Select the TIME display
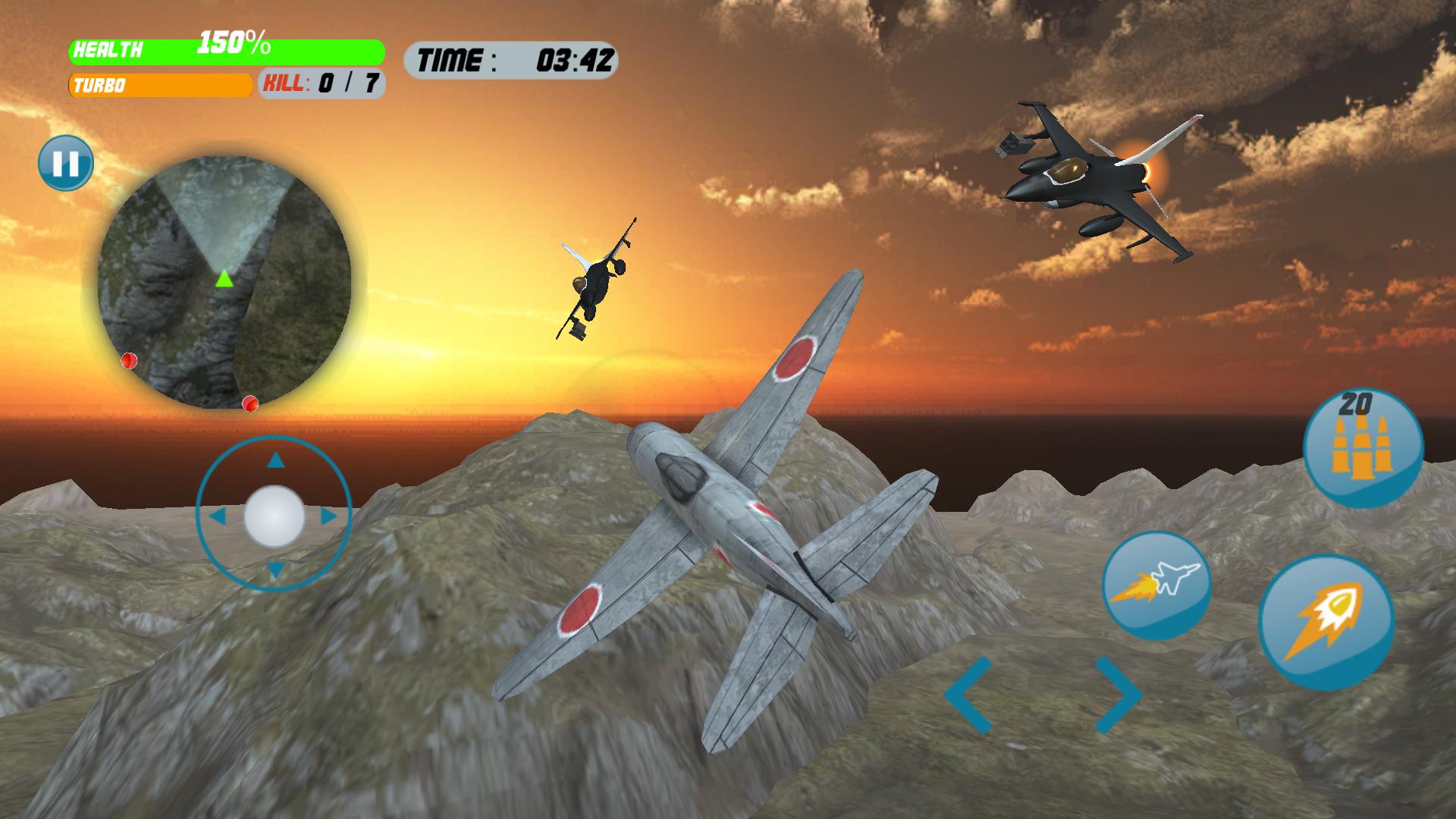This screenshot has height=819, width=1456. pos(513,58)
